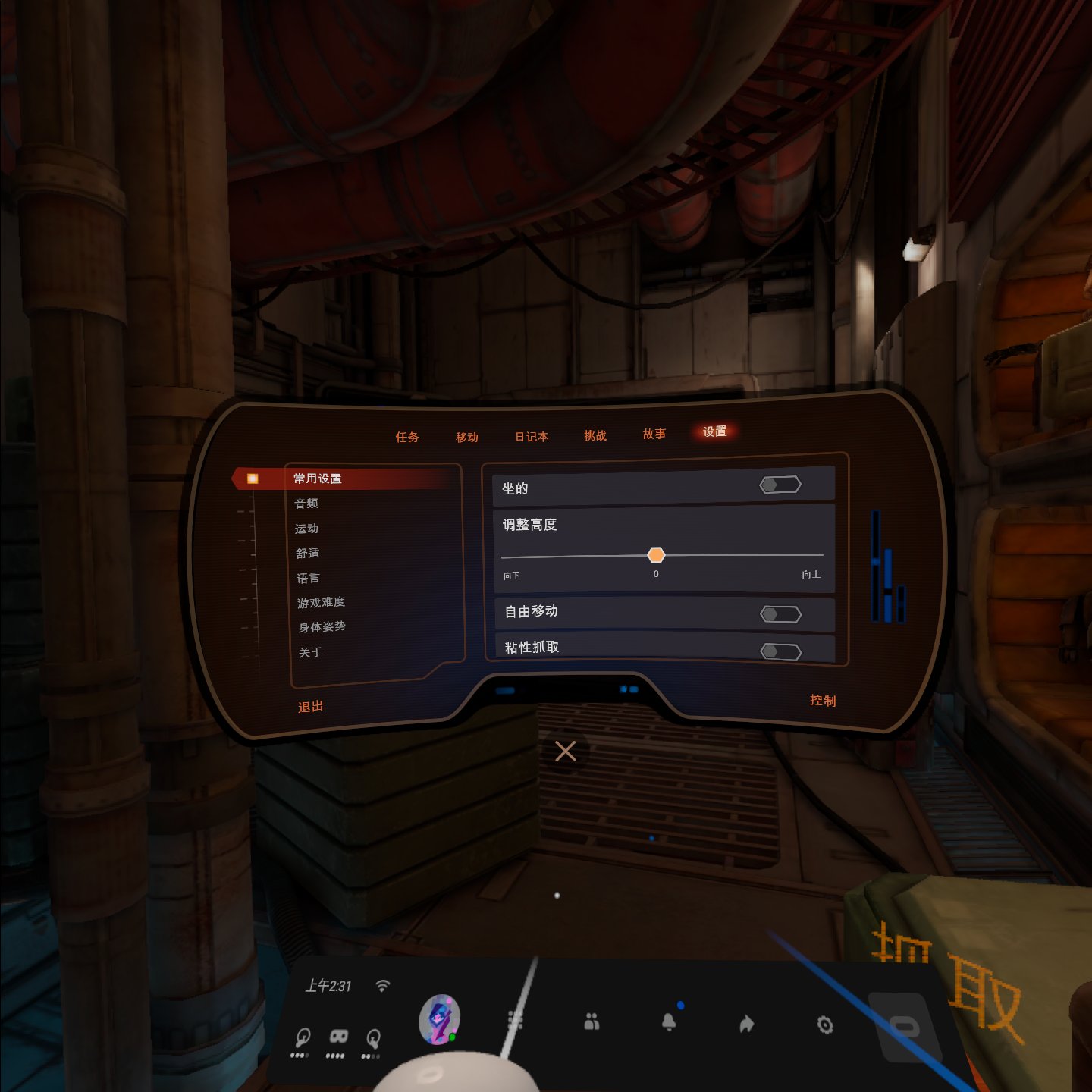Show the 挑战 tab
The image size is (1092, 1092).
[595, 435]
